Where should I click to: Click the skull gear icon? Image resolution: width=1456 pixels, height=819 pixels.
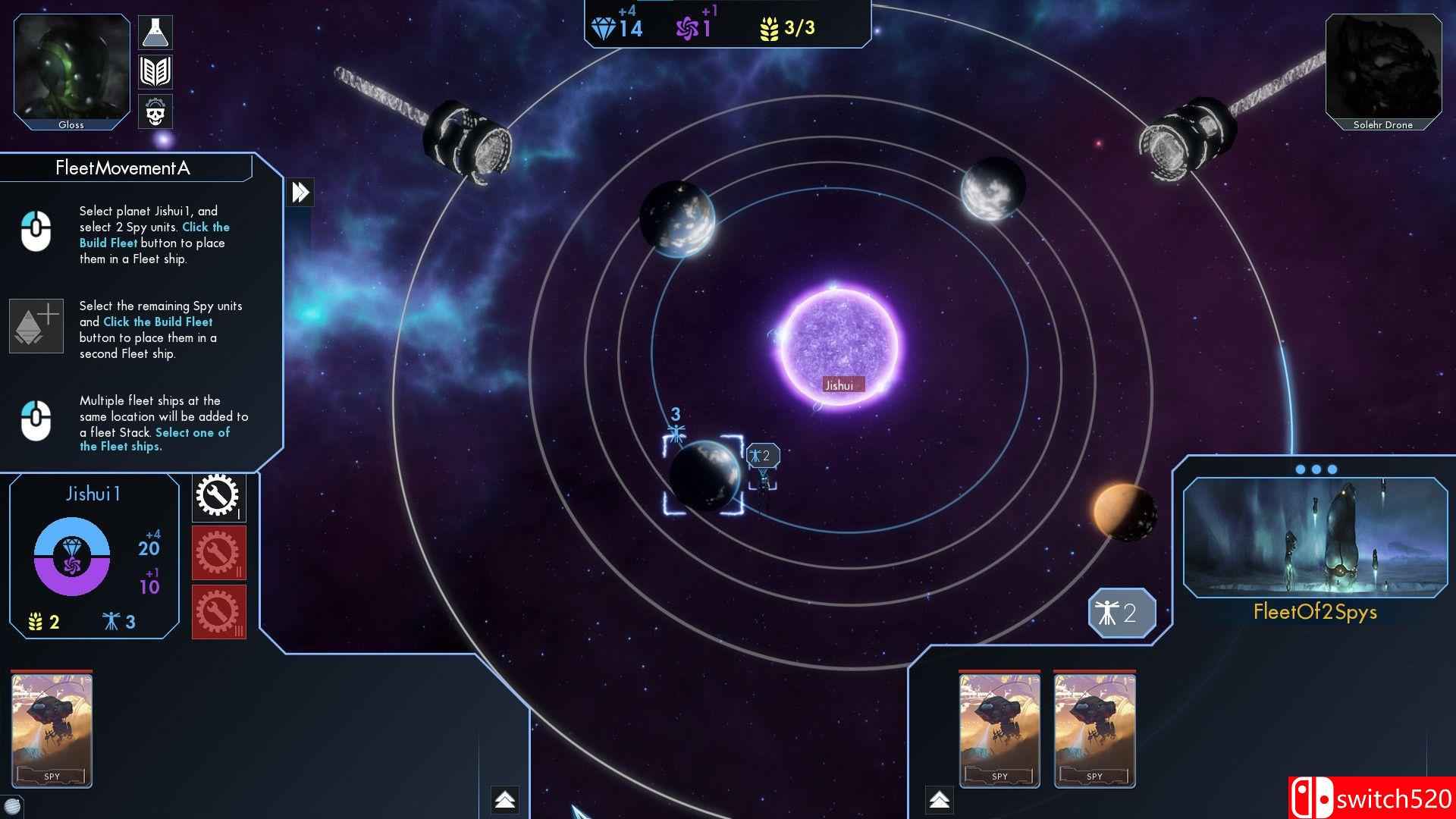pos(155,112)
